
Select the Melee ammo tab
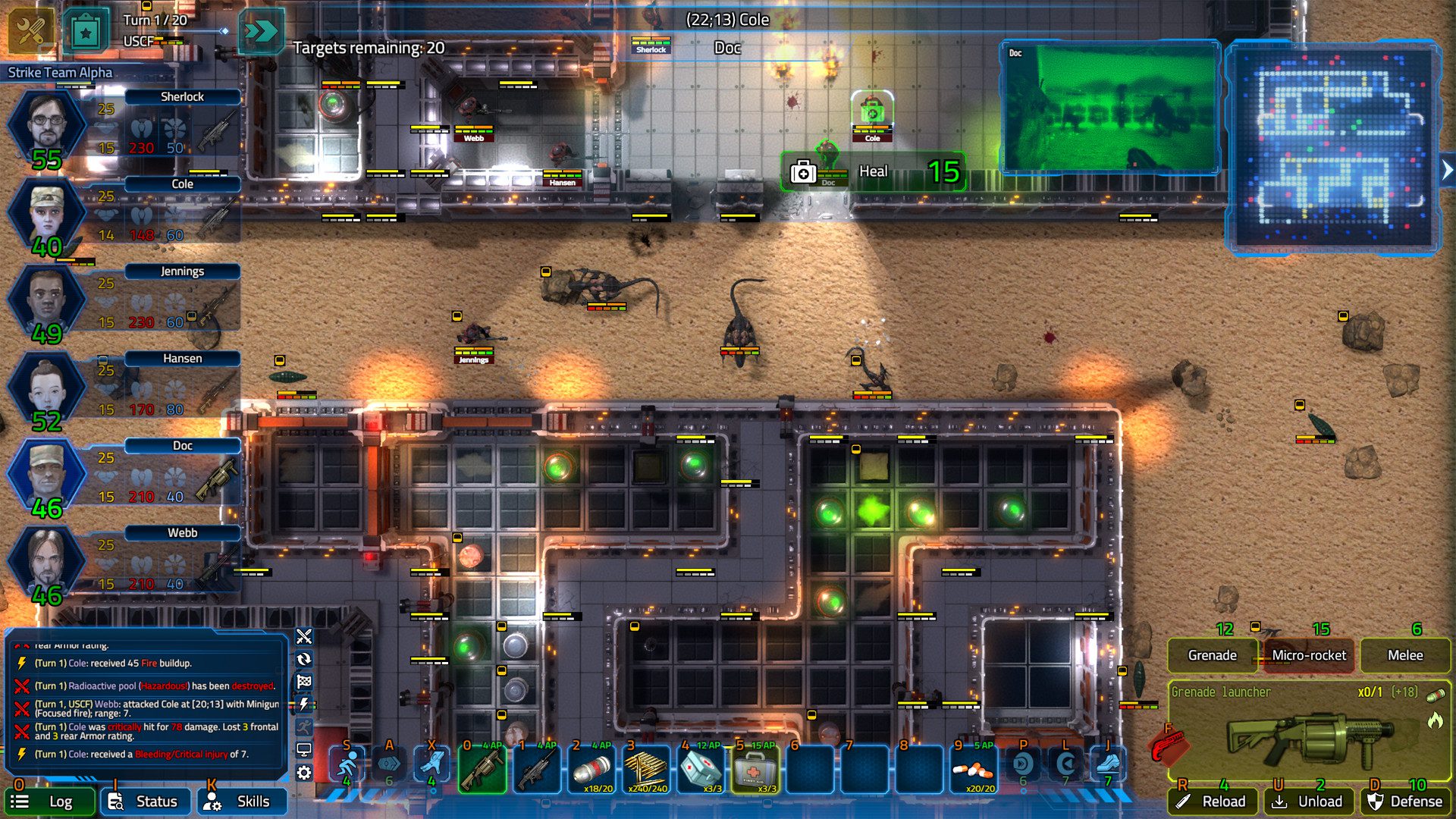[1405, 655]
